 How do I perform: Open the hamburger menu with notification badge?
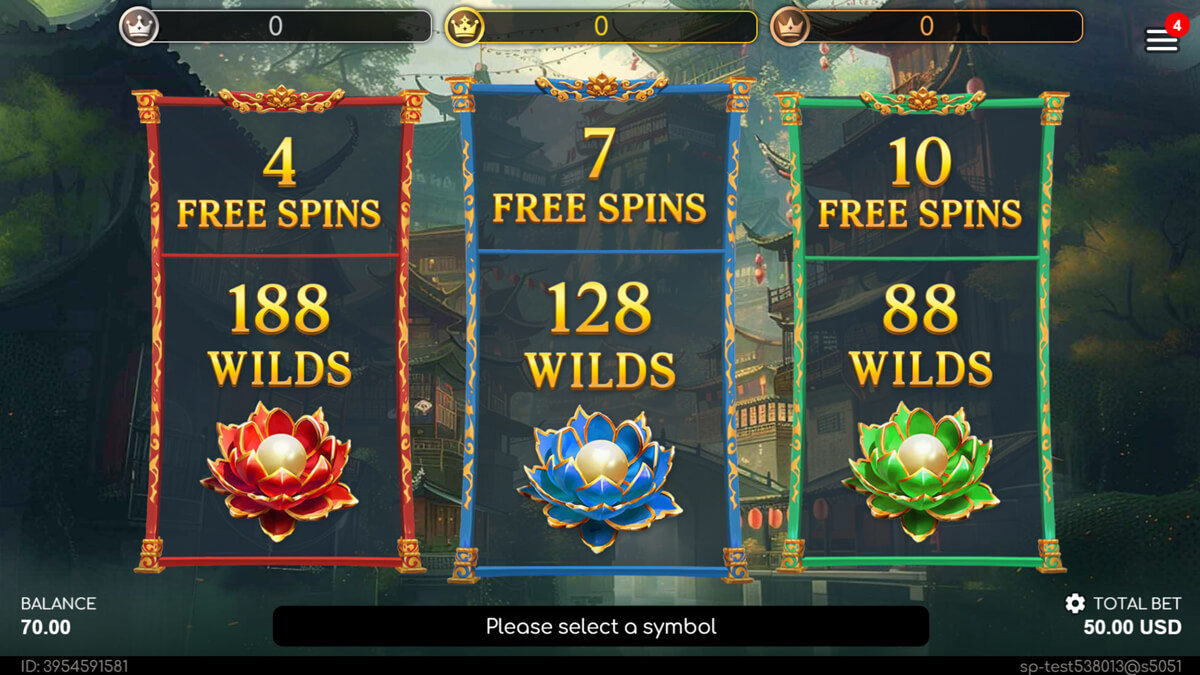(1161, 40)
